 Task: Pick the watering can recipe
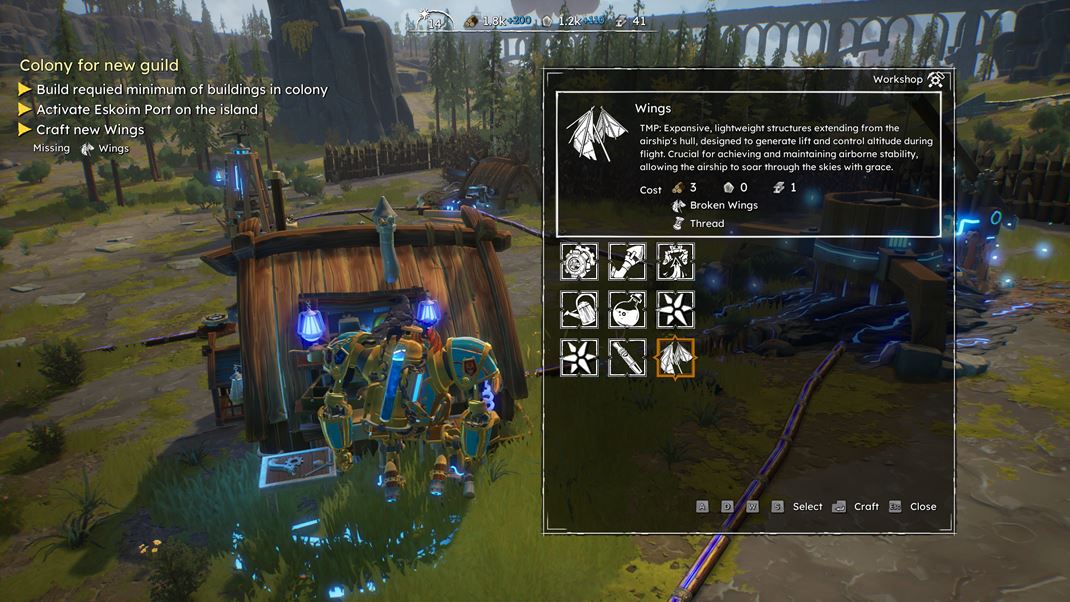click(579, 310)
